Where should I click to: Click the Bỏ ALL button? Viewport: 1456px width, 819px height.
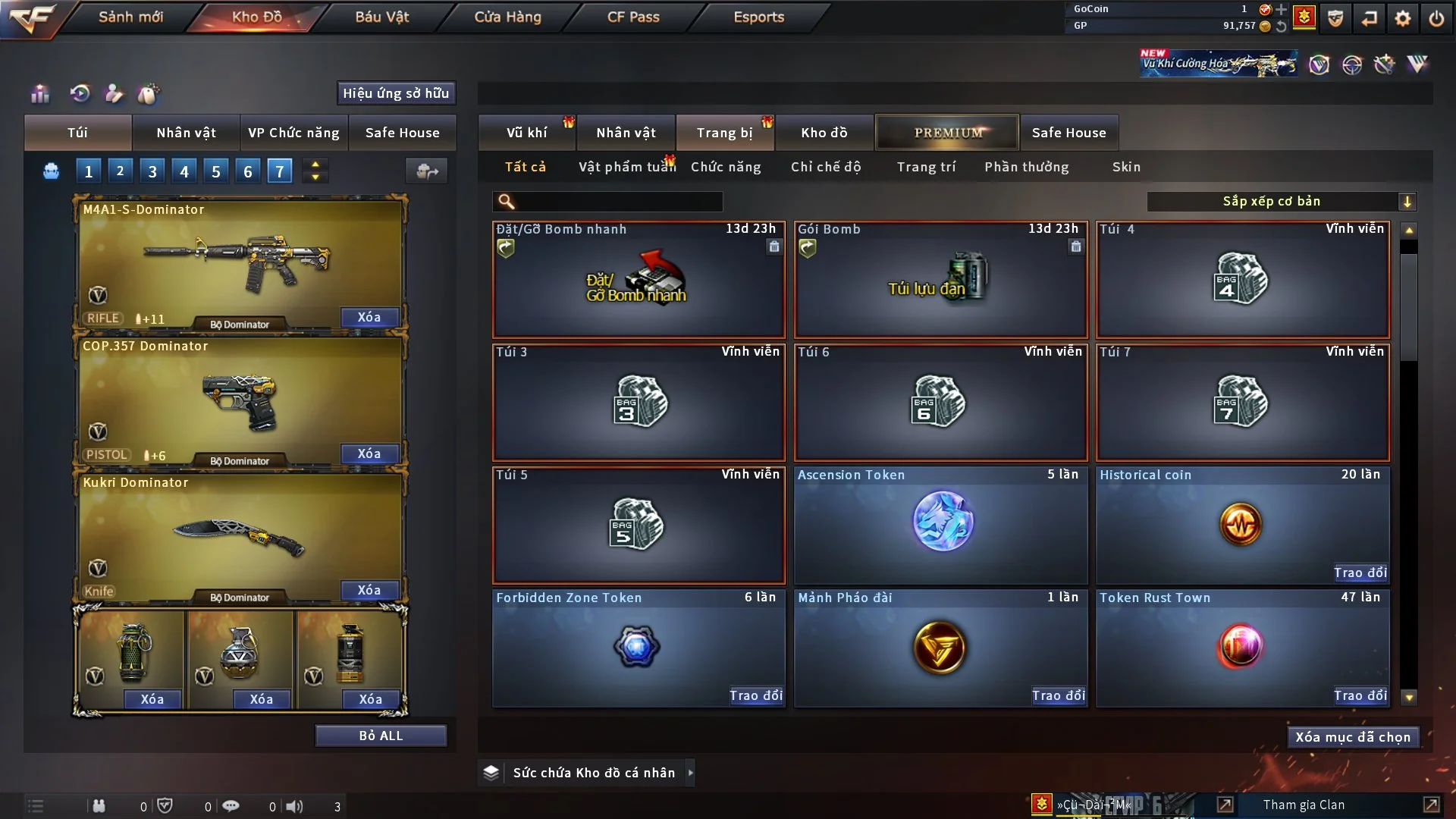click(x=381, y=736)
